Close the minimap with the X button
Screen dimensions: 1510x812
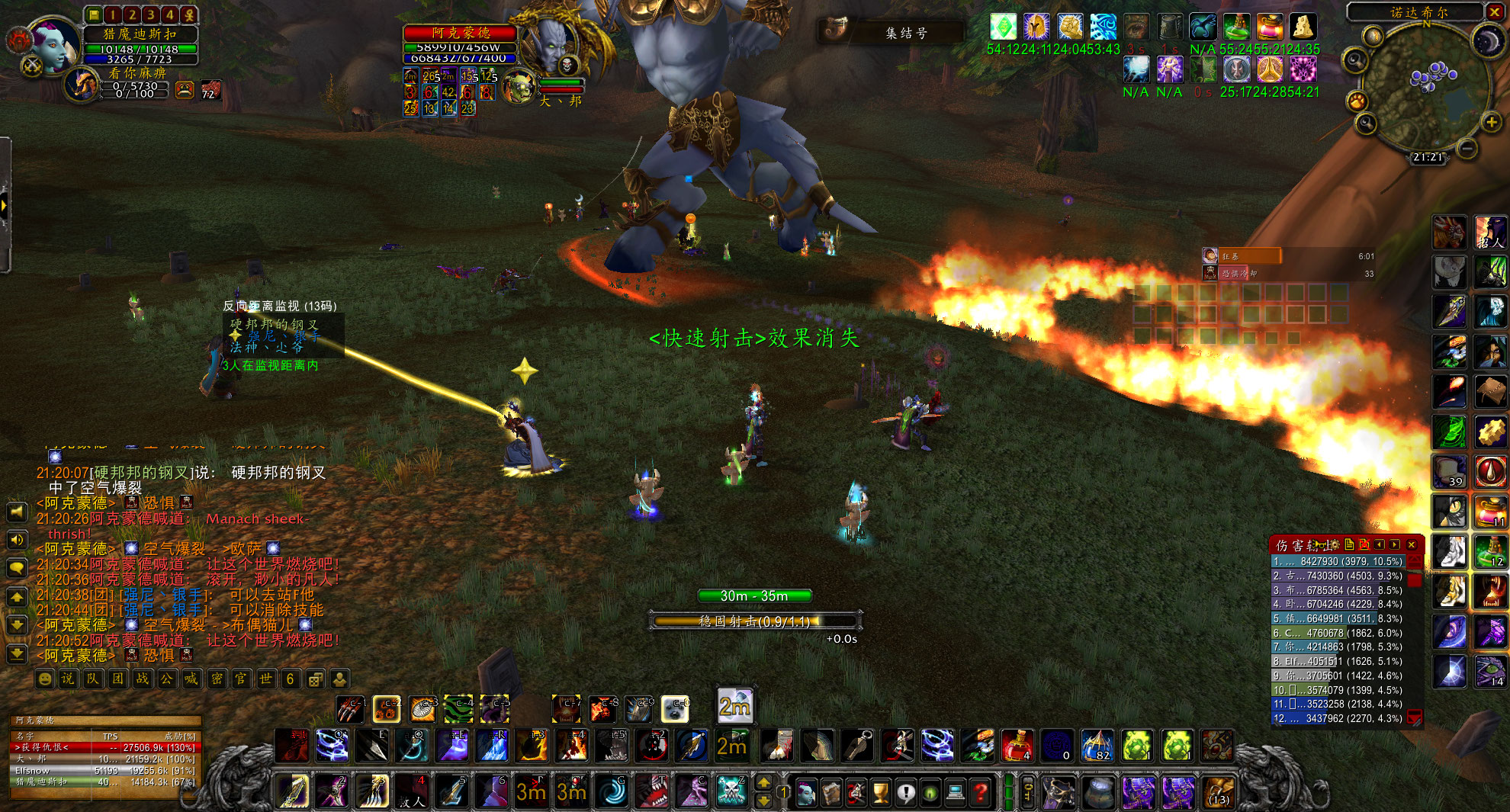pyautogui.click(x=1495, y=11)
